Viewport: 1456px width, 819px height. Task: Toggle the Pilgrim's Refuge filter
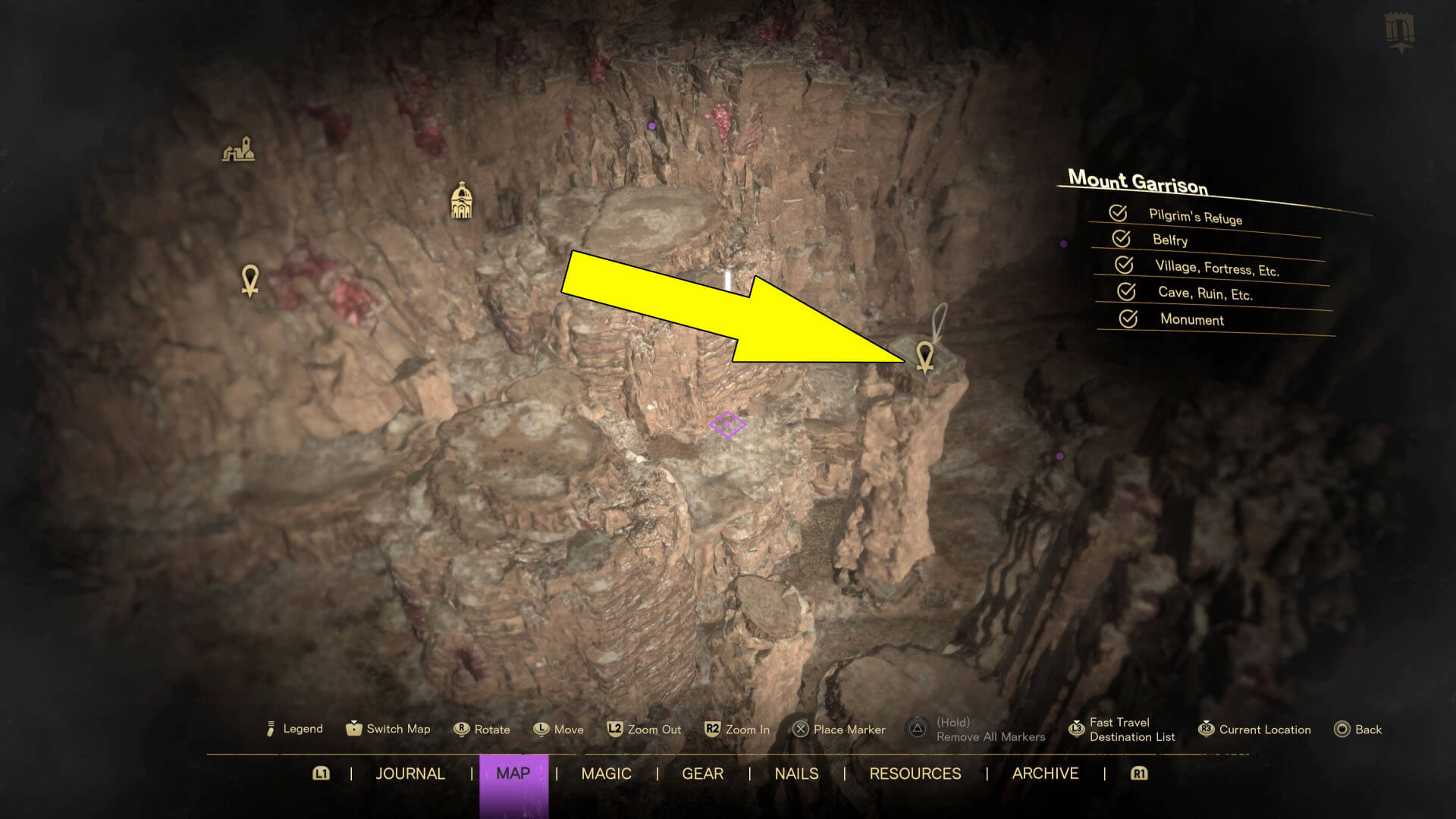[x=1118, y=213]
